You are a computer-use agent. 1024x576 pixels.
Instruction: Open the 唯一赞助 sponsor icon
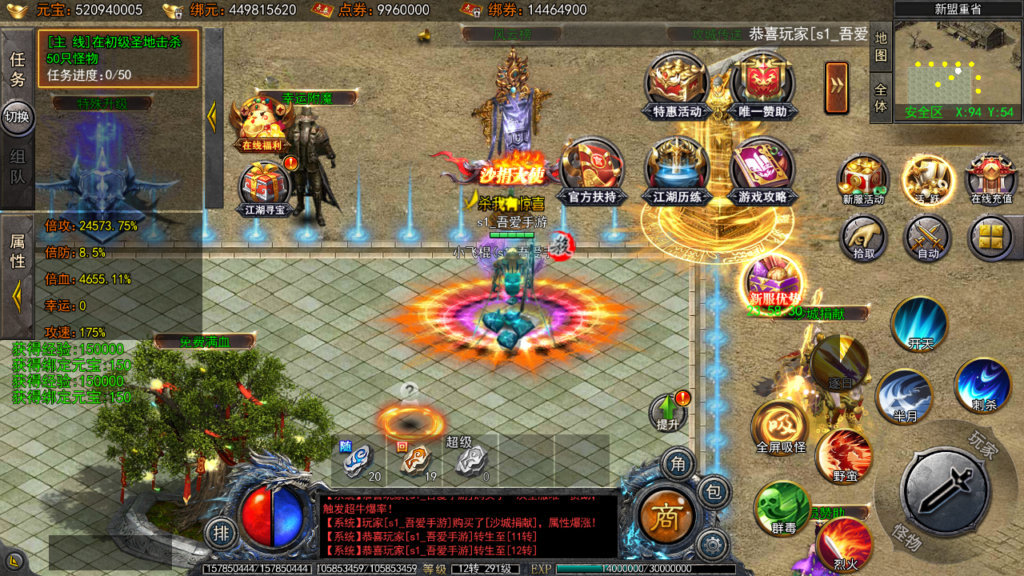point(763,84)
